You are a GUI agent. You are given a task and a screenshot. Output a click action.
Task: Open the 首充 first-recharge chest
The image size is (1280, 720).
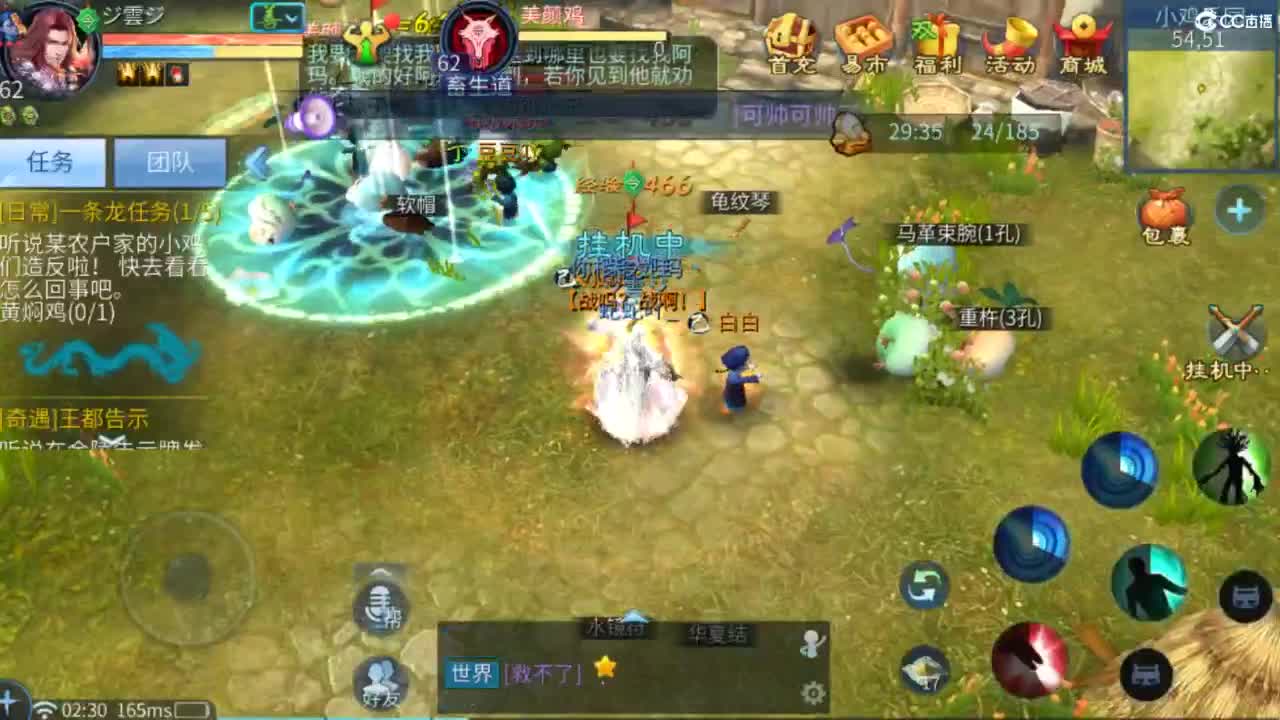[793, 45]
